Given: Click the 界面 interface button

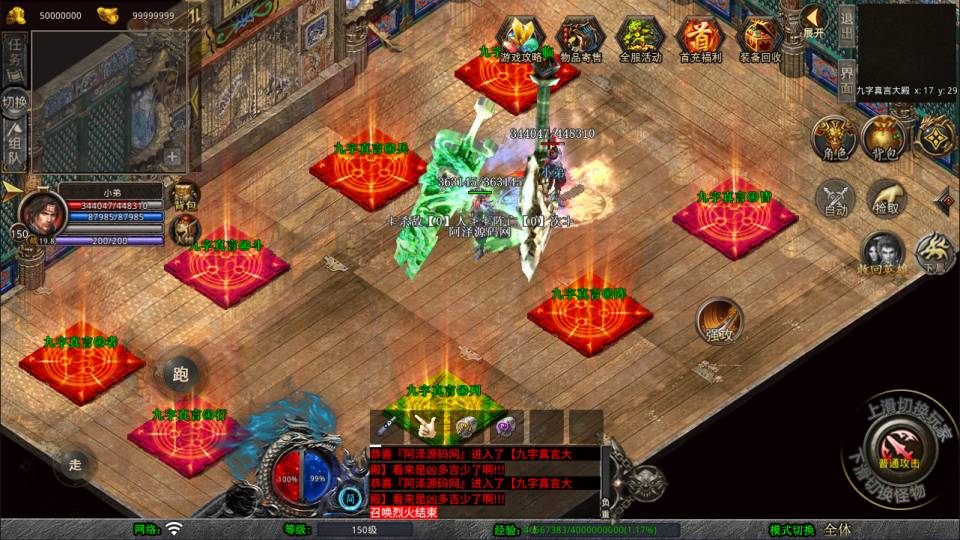Looking at the screenshot, I should 847,77.
